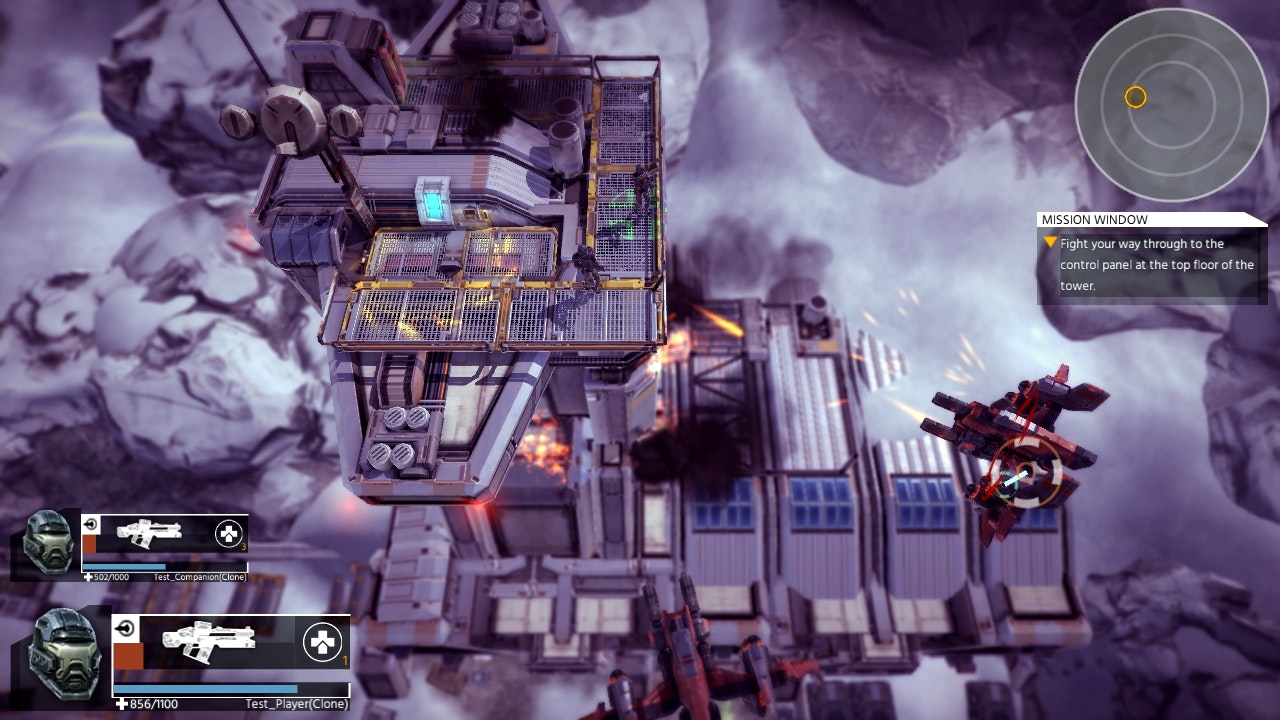Click the orange objective arrow in Mission Window
Image resolution: width=1280 pixels, height=720 pixels.
point(1050,242)
